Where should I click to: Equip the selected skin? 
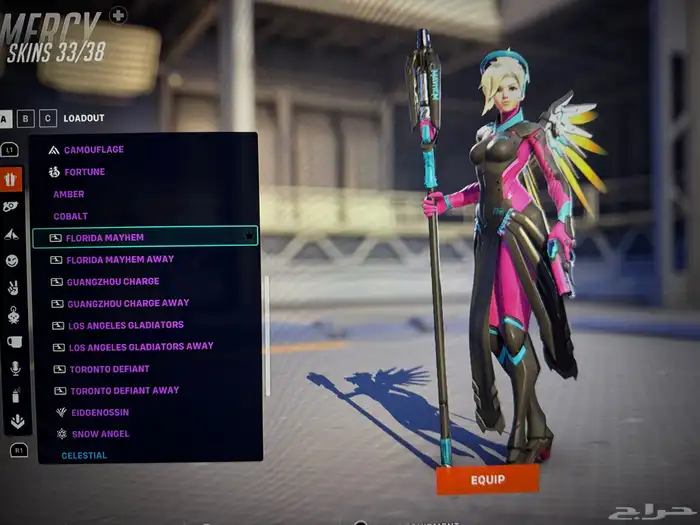[487, 480]
